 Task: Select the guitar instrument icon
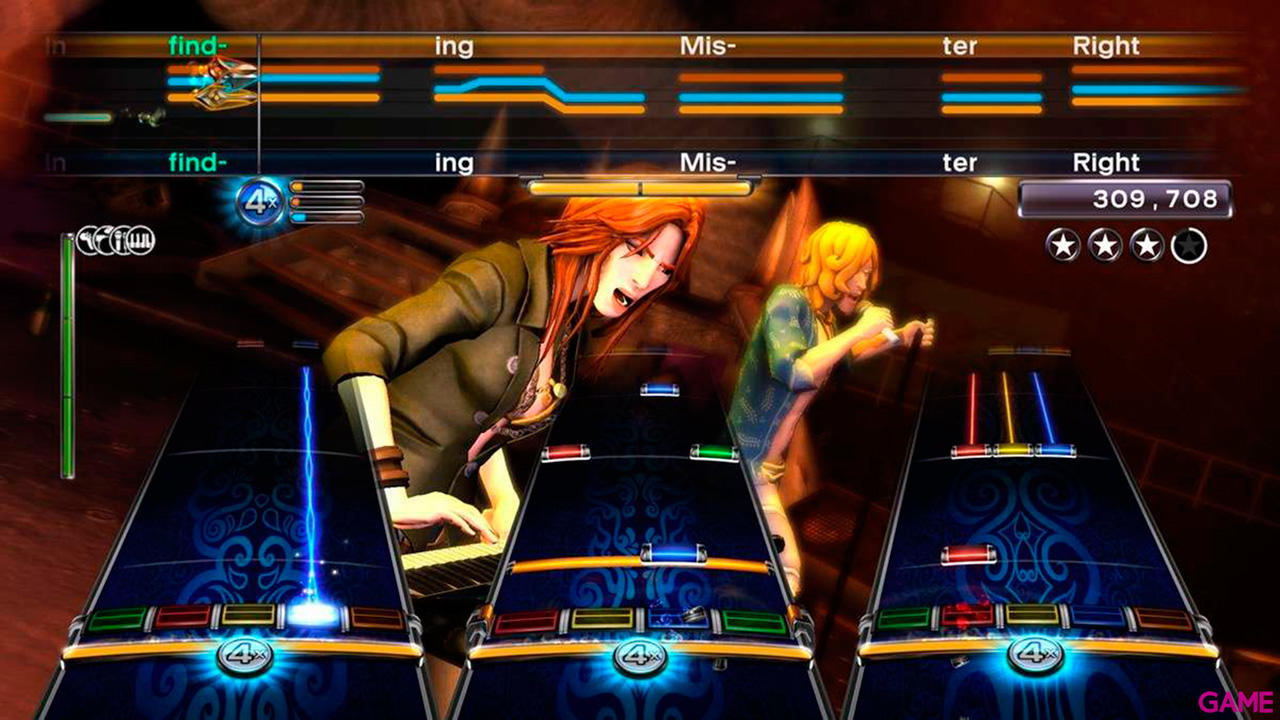pos(88,240)
